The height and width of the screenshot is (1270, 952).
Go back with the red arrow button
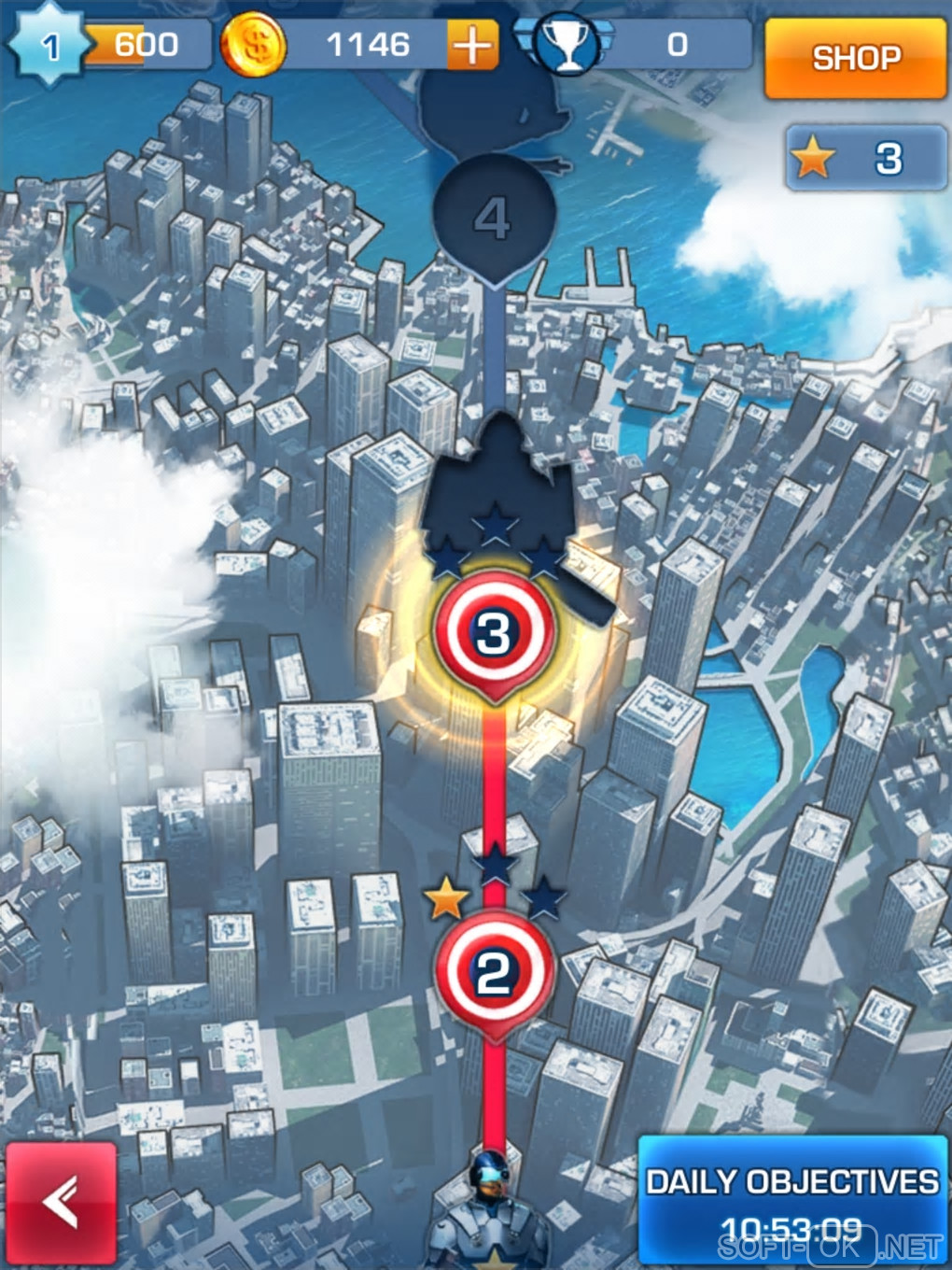(62, 1202)
